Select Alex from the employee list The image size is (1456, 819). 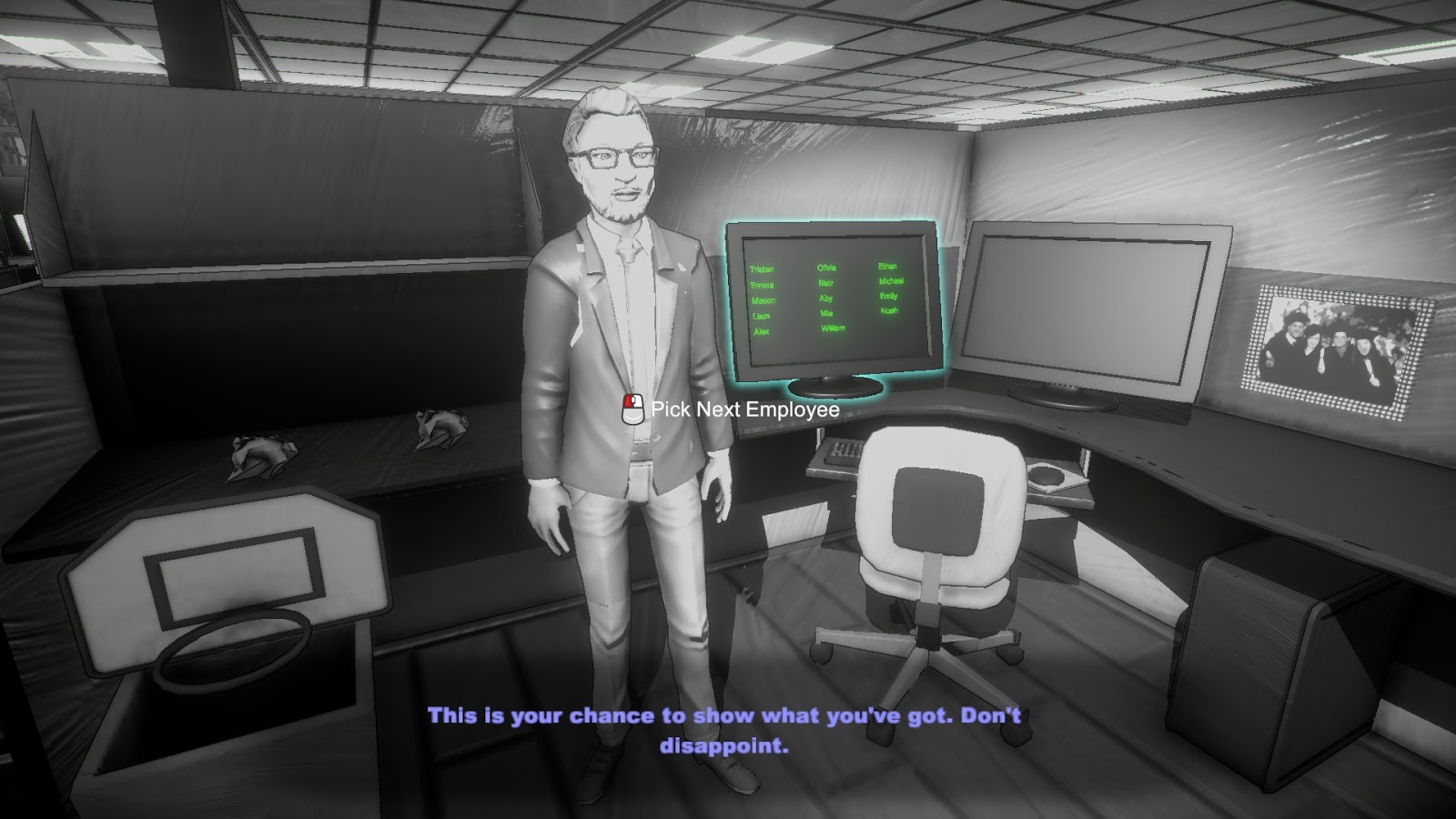coord(763,333)
